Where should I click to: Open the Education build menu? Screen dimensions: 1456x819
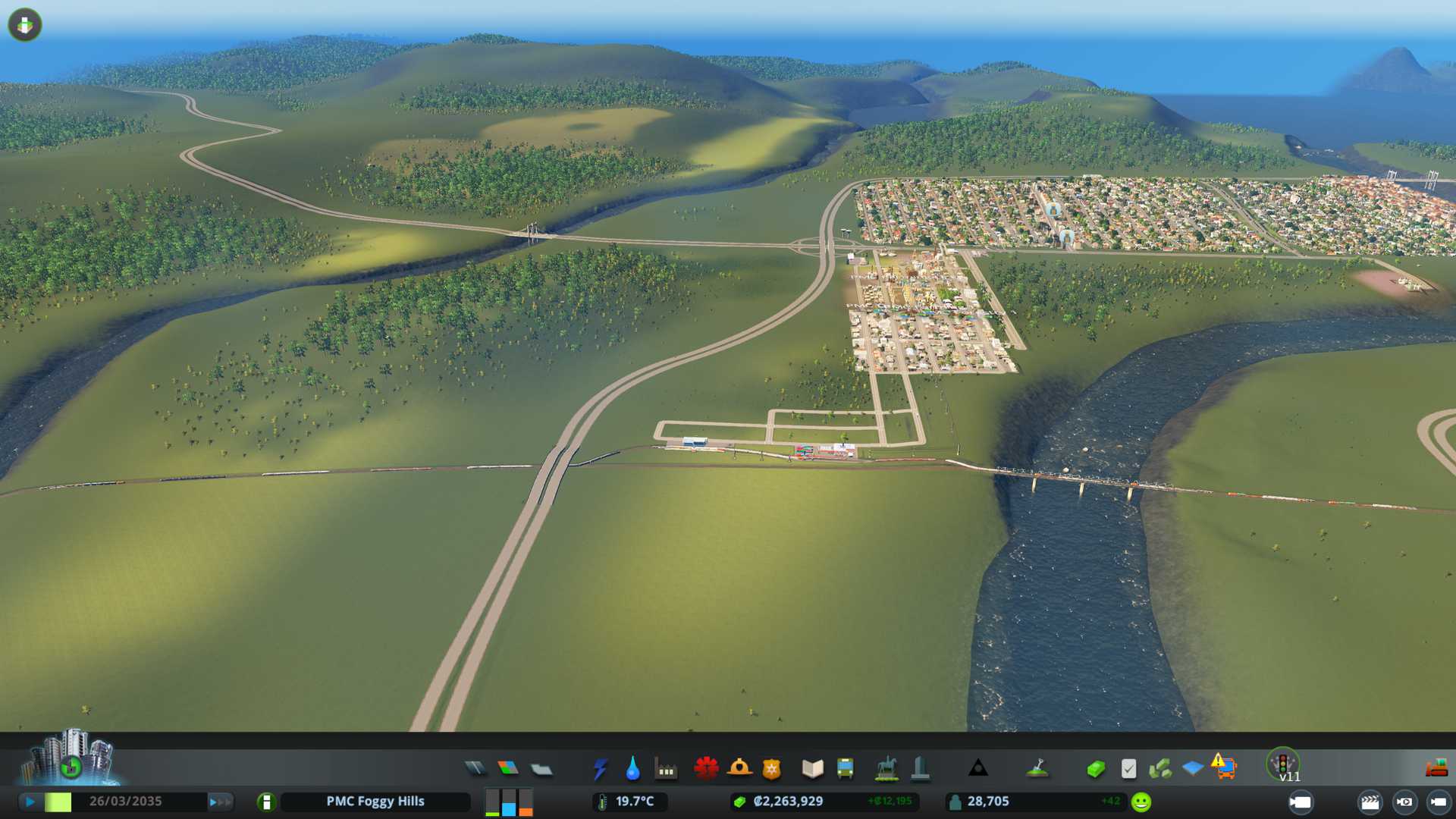[x=812, y=769]
